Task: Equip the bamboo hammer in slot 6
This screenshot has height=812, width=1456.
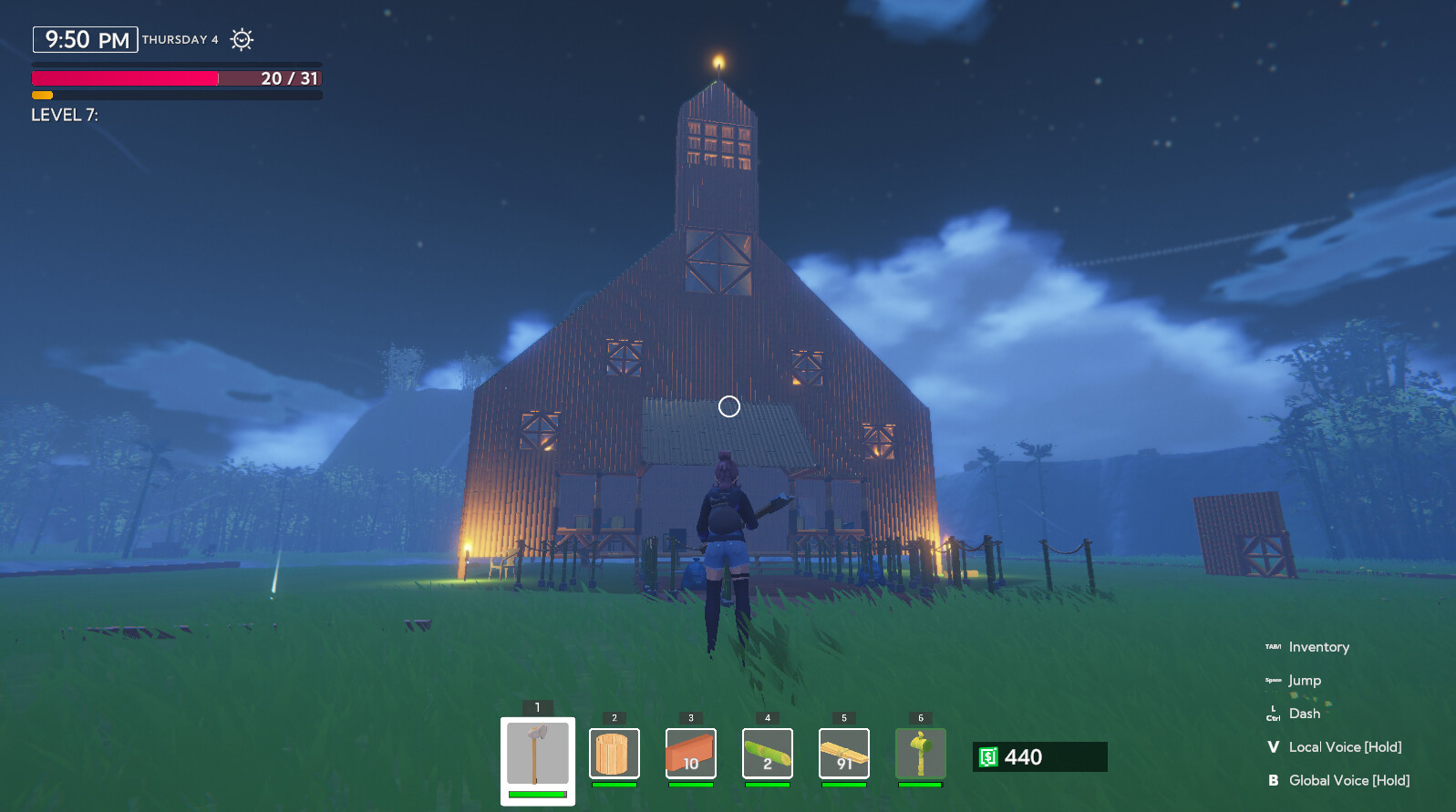Action: click(921, 754)
